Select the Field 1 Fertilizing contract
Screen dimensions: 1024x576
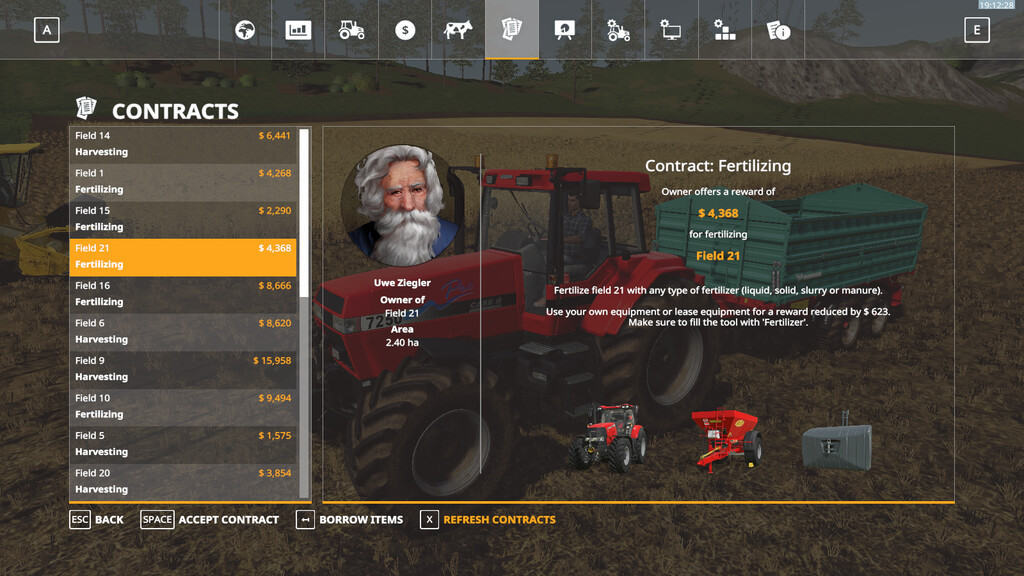(183, 181)
